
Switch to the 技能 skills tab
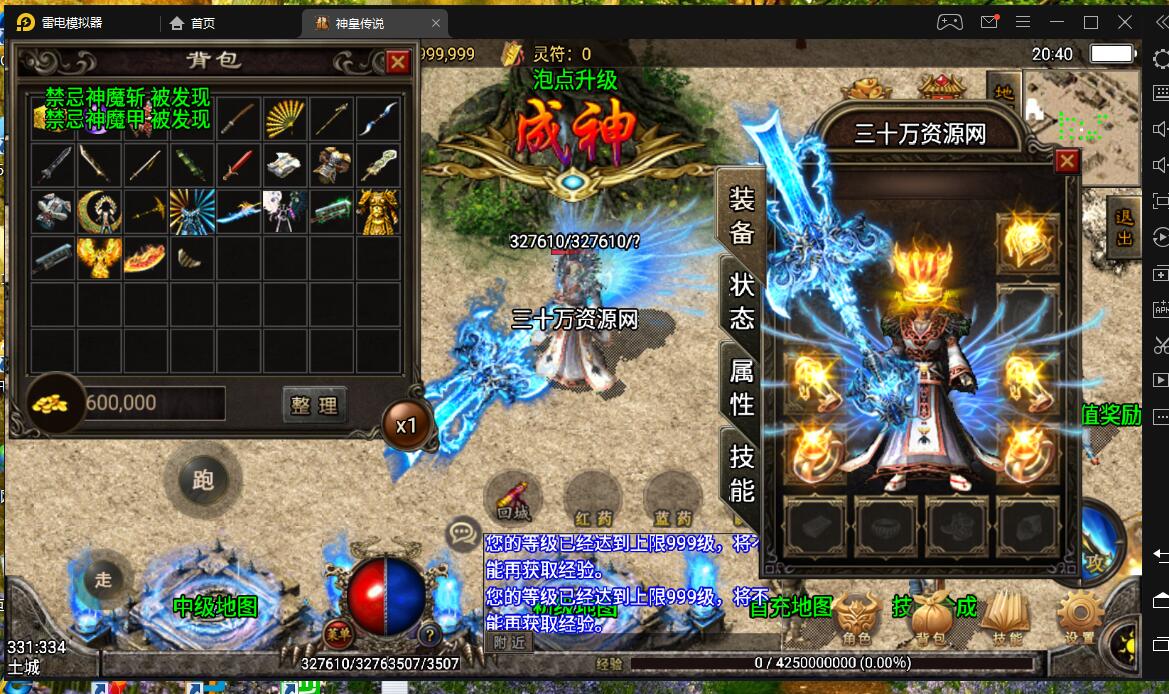coord(741,472)
